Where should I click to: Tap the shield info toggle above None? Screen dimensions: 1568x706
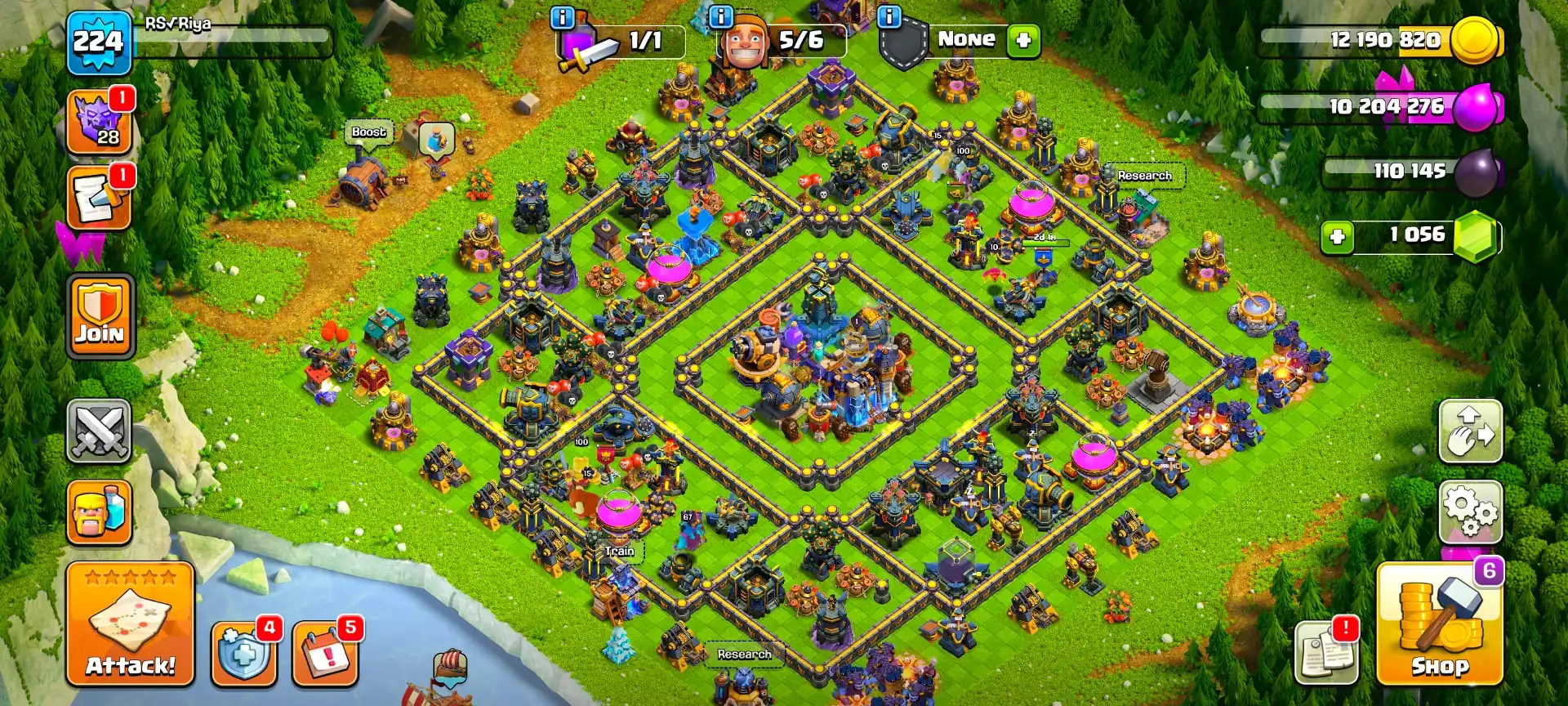890,15
